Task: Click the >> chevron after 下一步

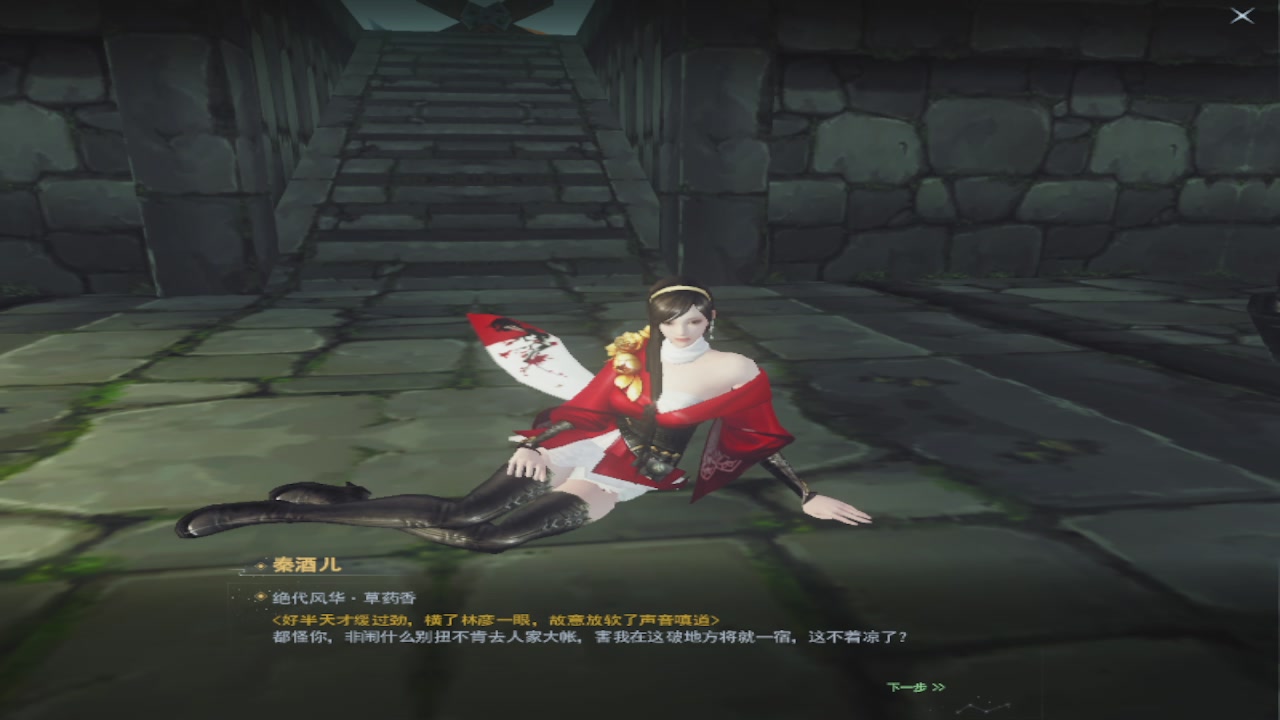Action: pos(940,687)
